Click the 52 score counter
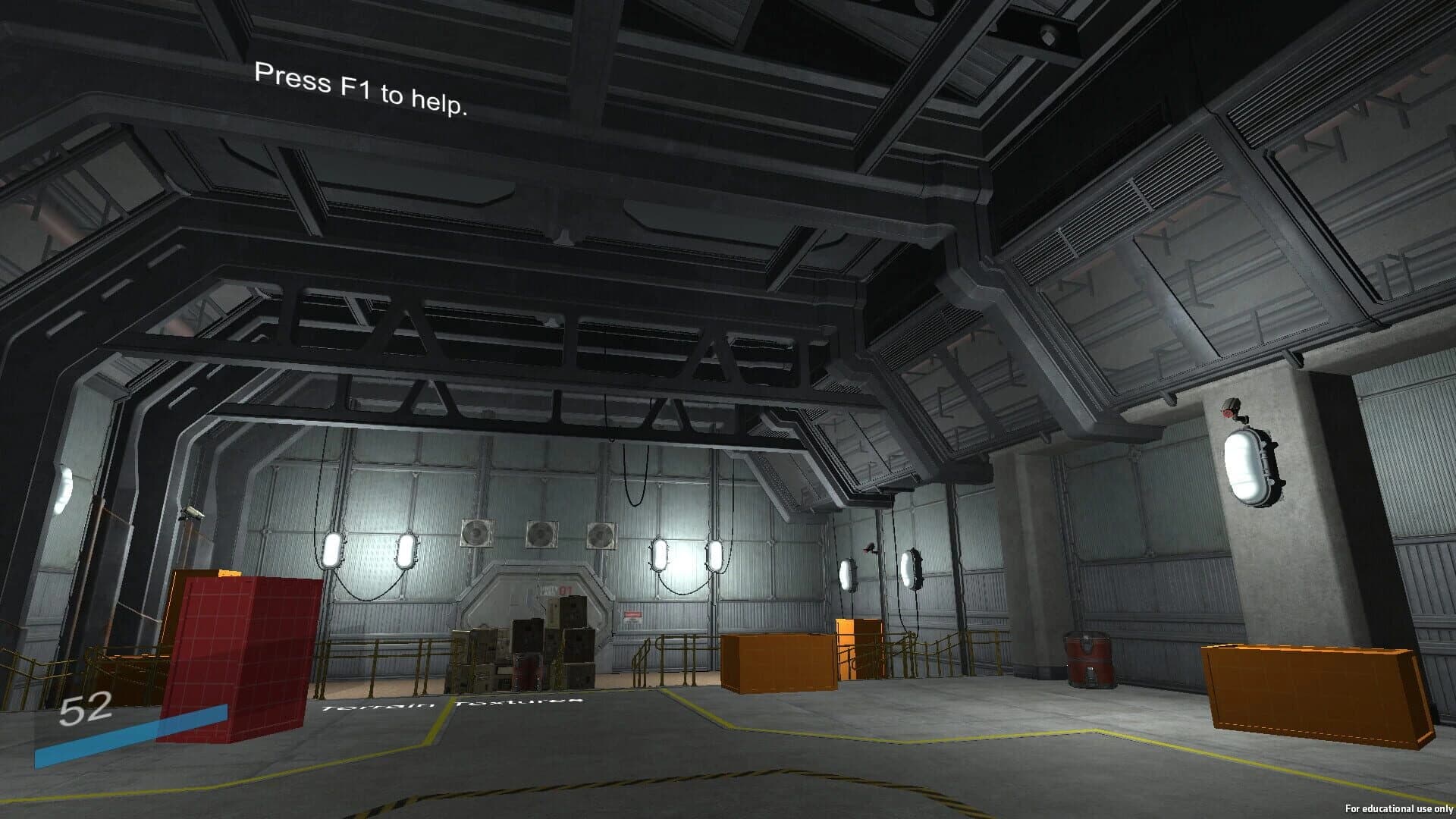 coord(86,709)
